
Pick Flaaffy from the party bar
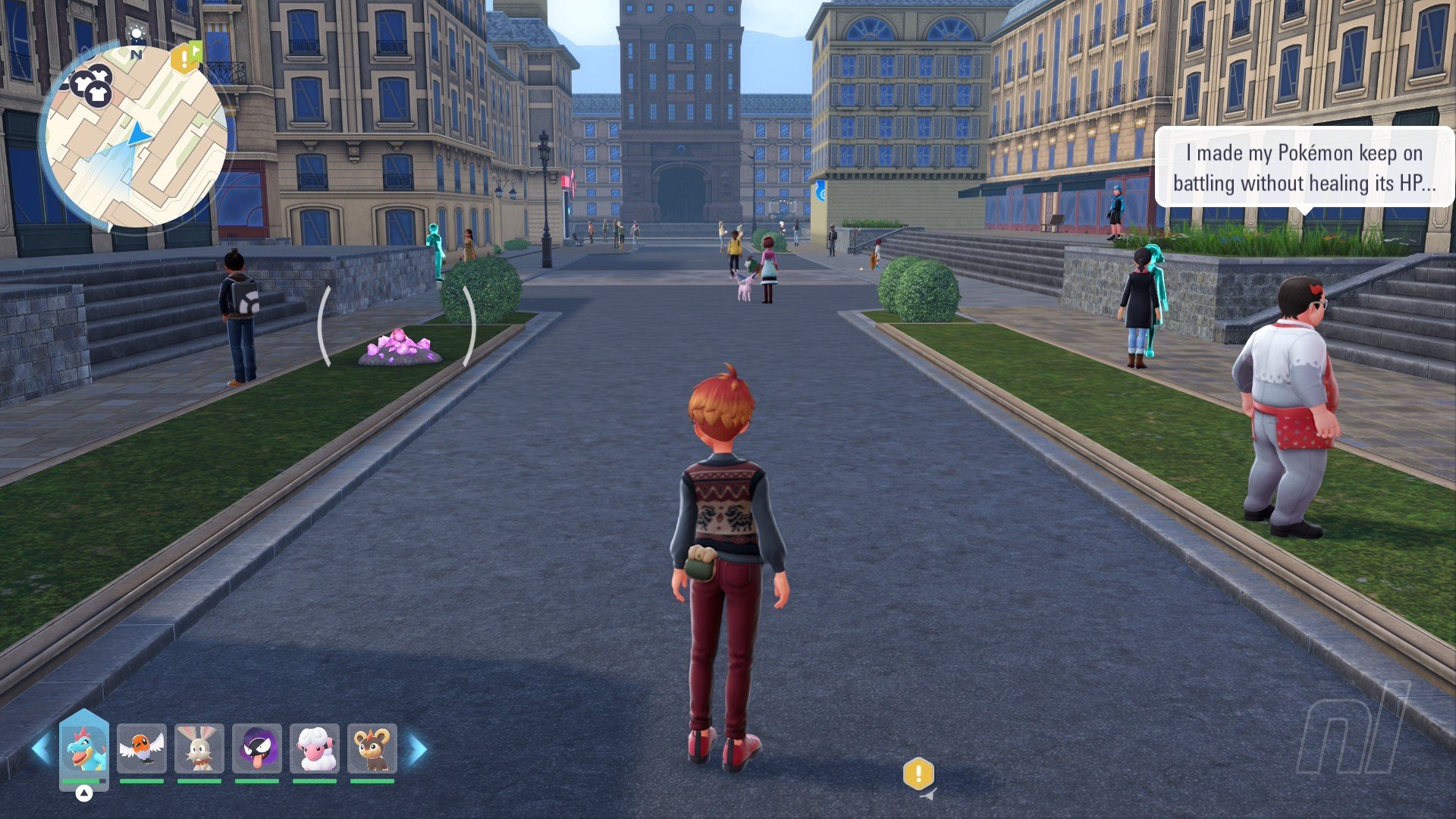[315, 748]
